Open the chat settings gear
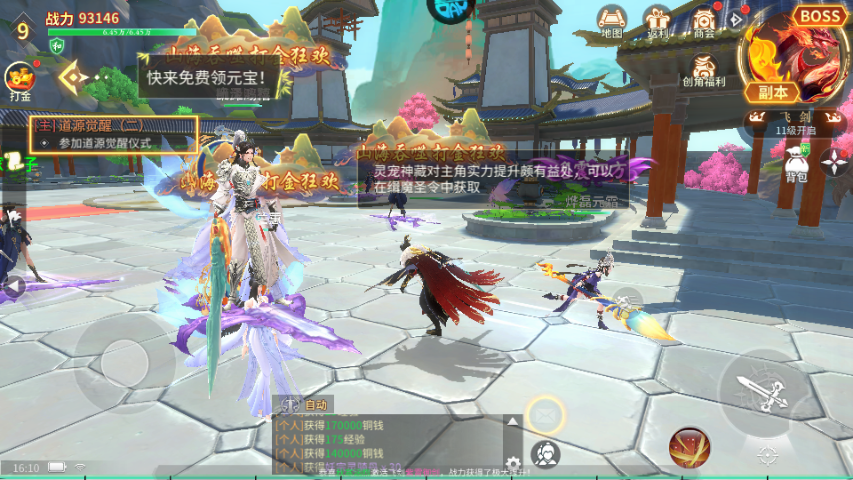The width and height of the screenshot is (853, 480). tap(513, 463)
